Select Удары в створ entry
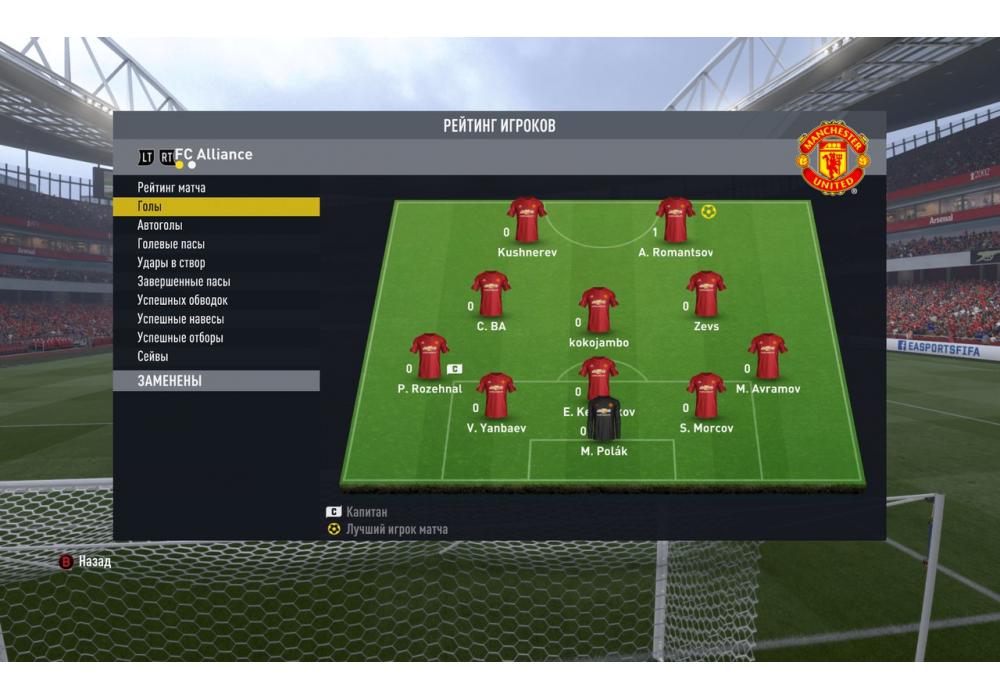The height and width of the screenshot is (700, 1000). point(171,263)
